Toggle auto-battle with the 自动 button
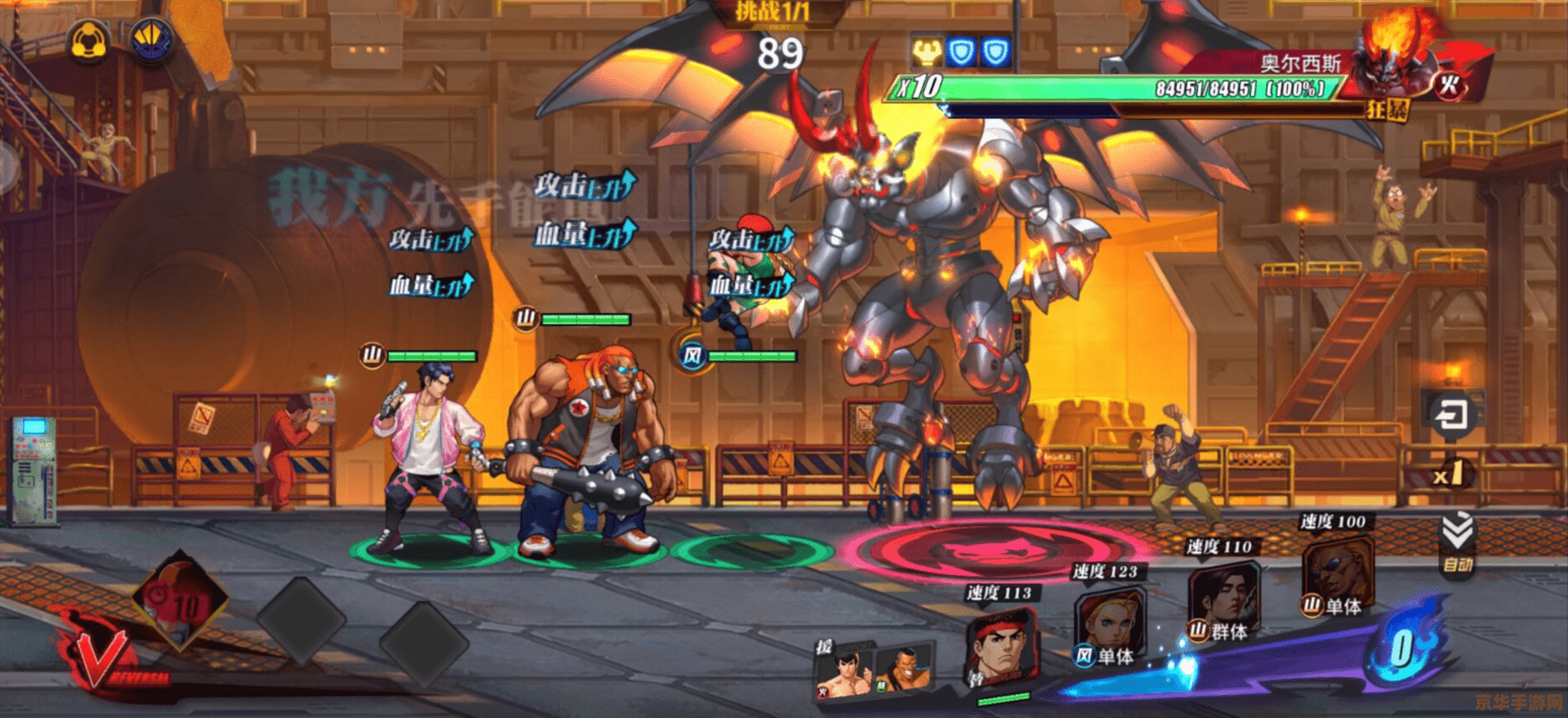Screen dimensions: 1568x718 click(1457, 544)
